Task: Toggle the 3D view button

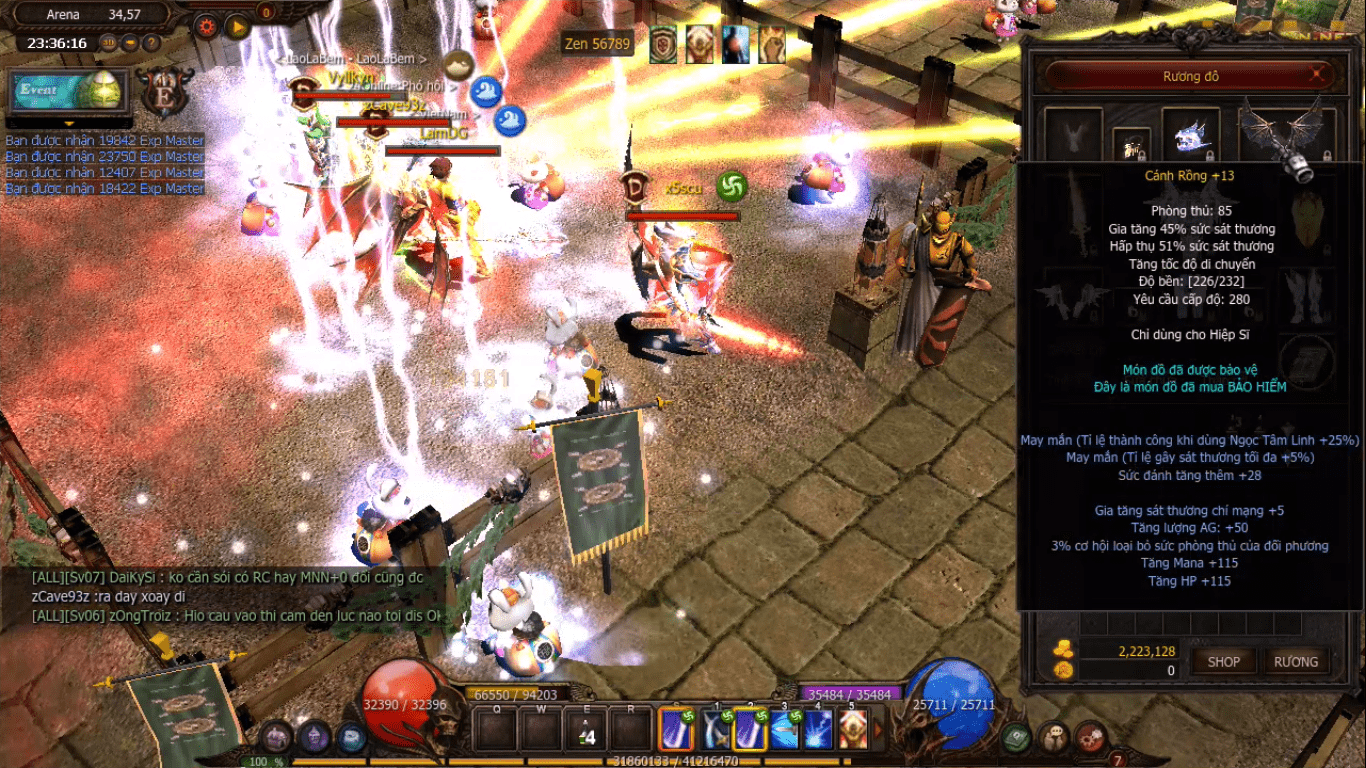Action: [x=110, y=43]
